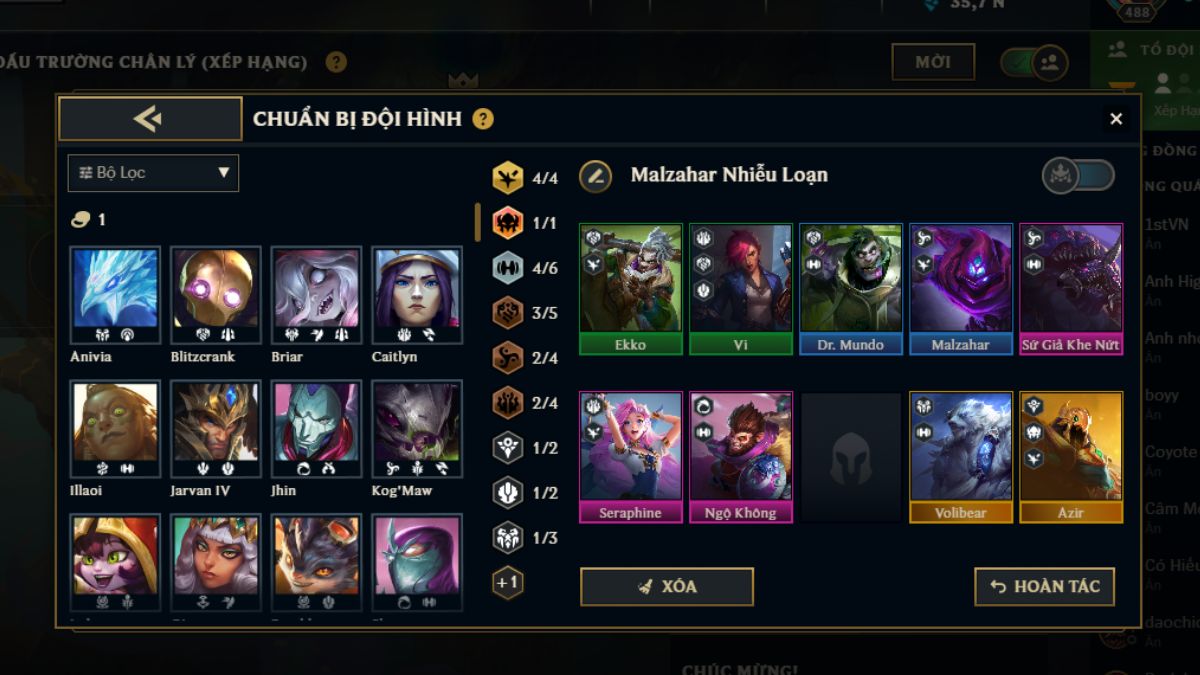
Task: Close the team planner window
Action: point(1116,119)
